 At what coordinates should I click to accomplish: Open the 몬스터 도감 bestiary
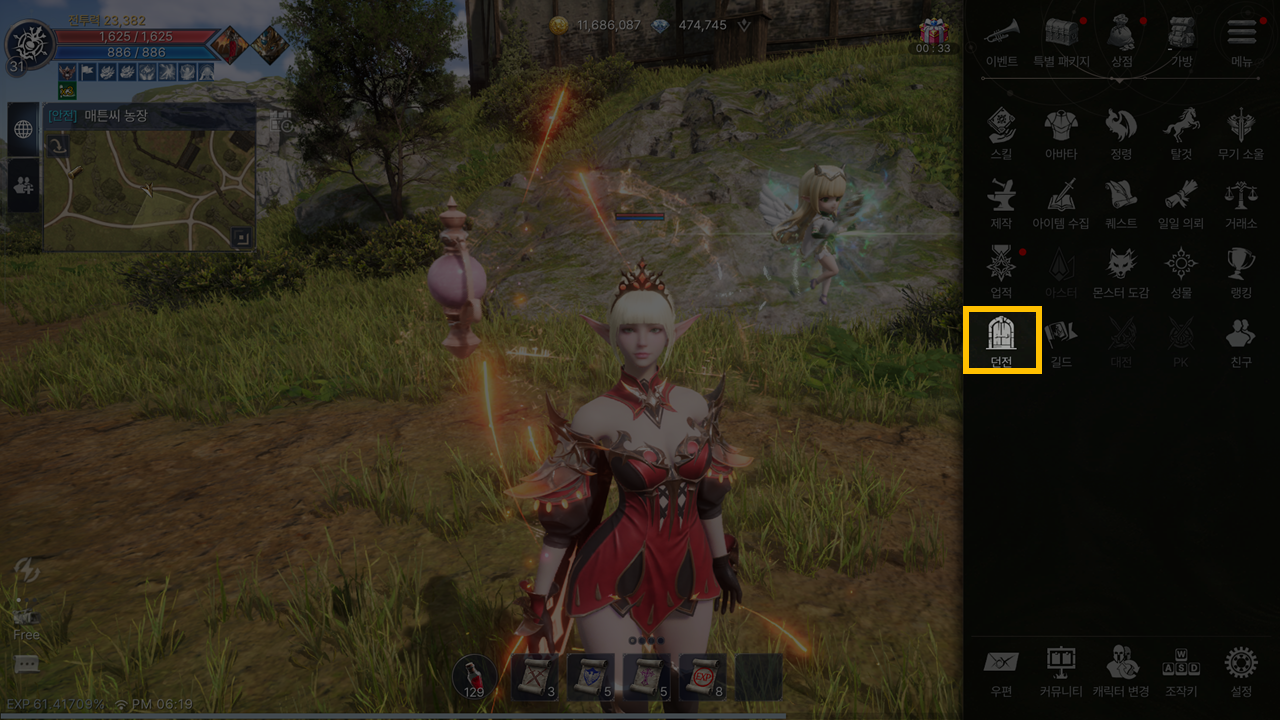1121,272
